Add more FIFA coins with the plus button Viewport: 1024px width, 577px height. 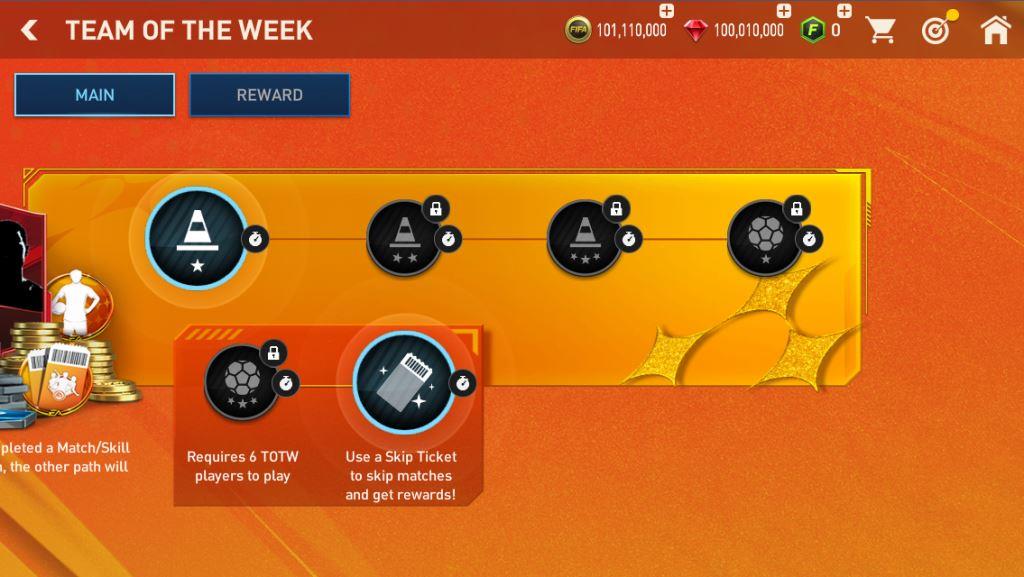(x=667, y=12)
